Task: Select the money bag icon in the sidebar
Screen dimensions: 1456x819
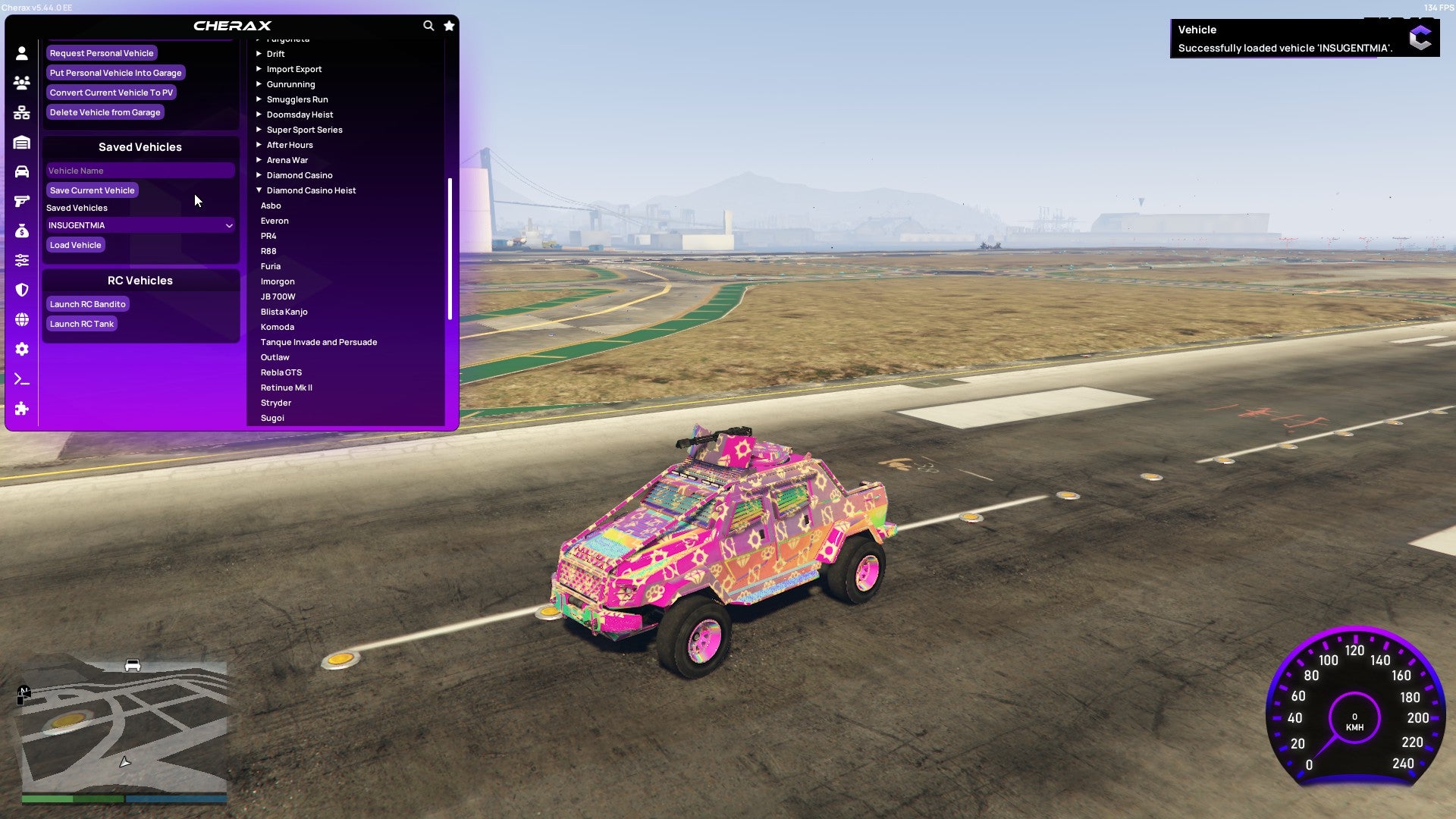Action: [22, 231]
